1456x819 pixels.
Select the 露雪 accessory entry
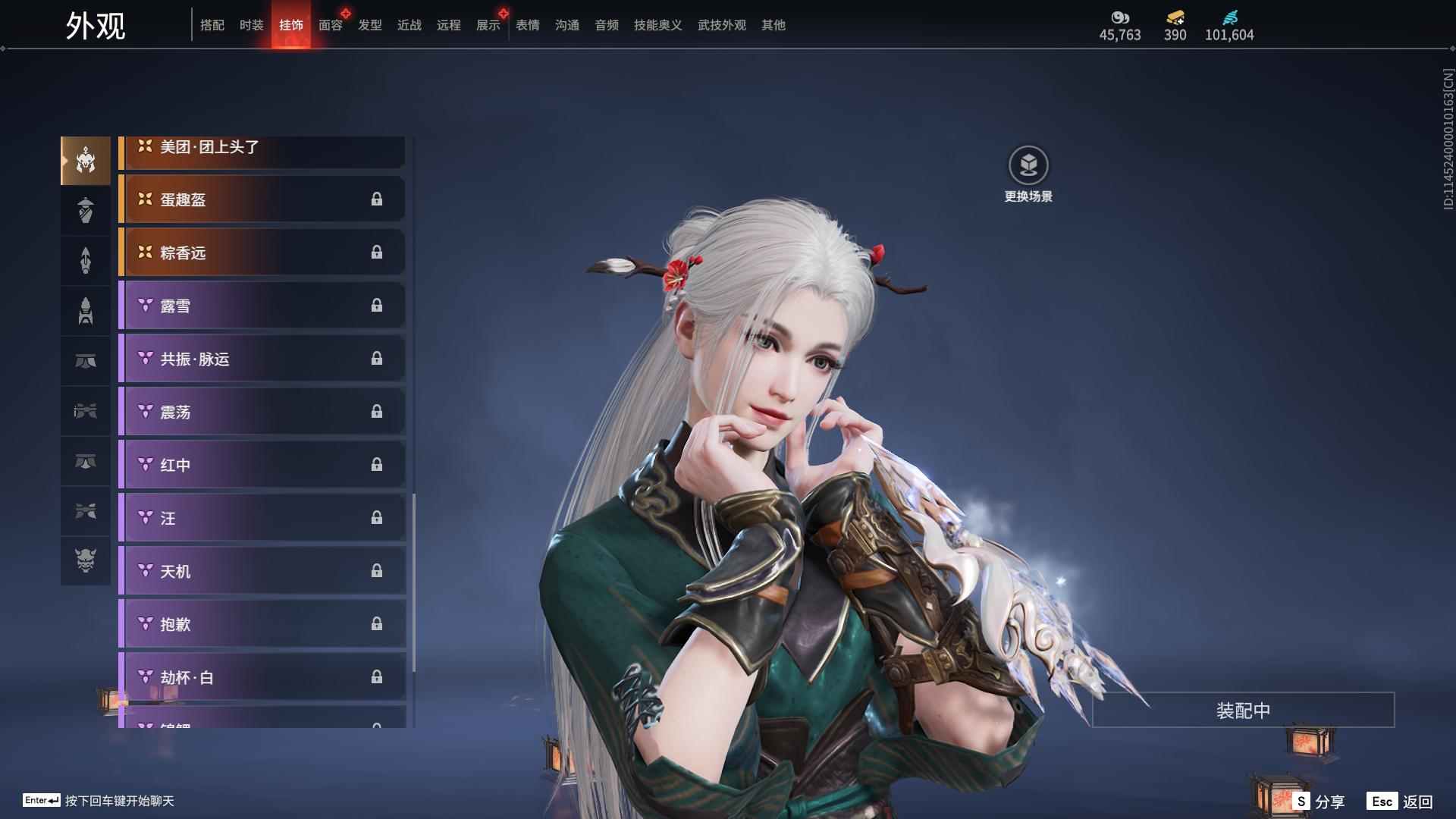[262, 306]
